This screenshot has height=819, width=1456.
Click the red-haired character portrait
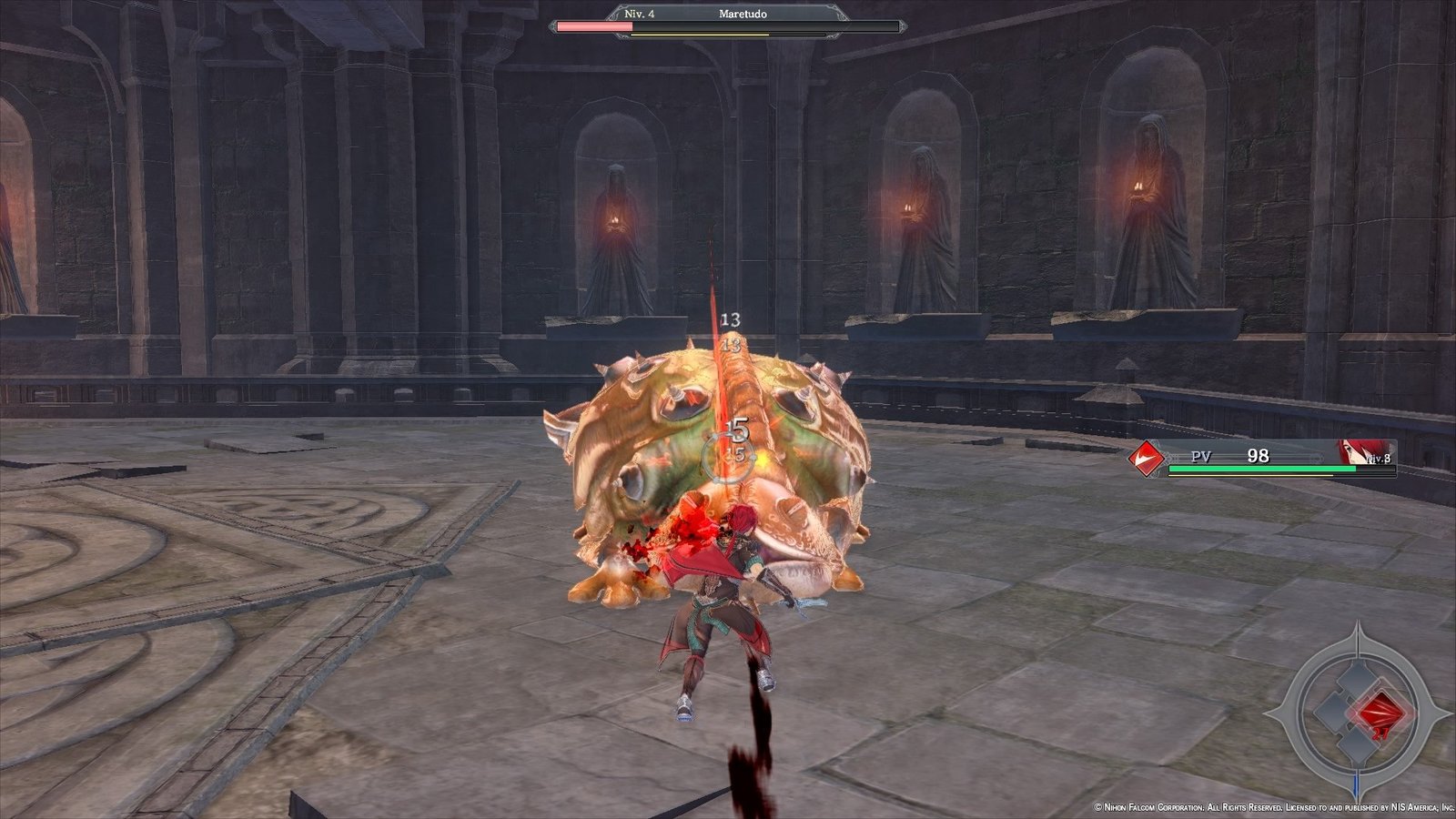point(1354,452)
